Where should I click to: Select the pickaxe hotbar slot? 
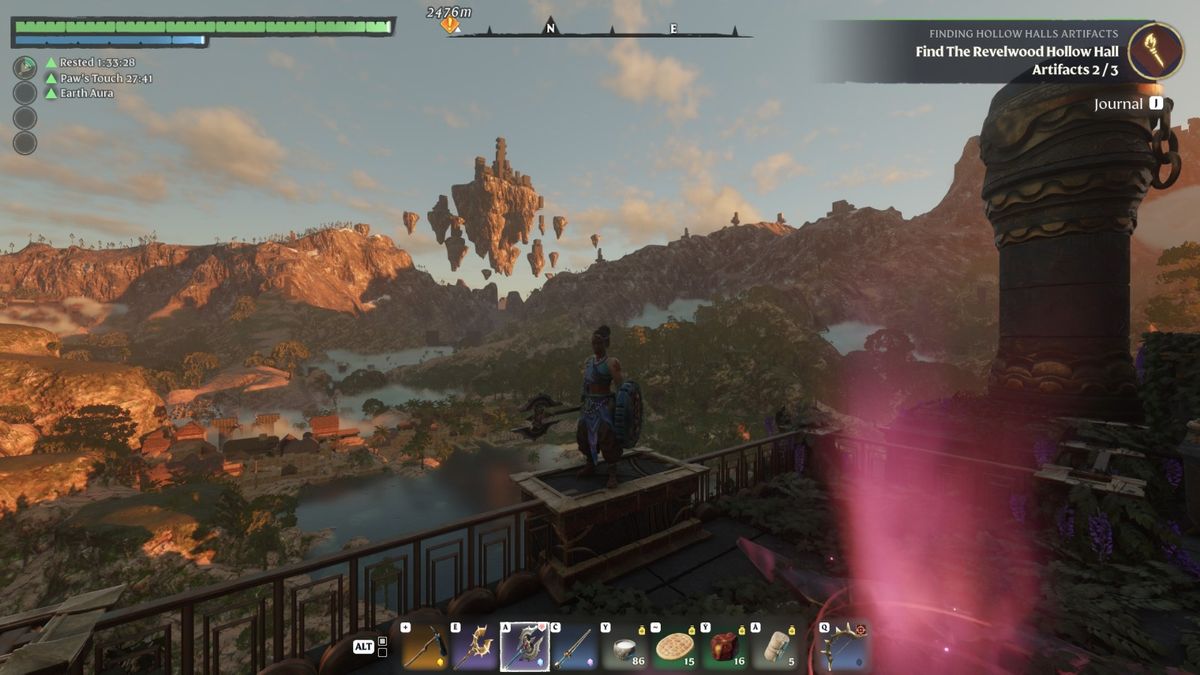tap(424, 647)
